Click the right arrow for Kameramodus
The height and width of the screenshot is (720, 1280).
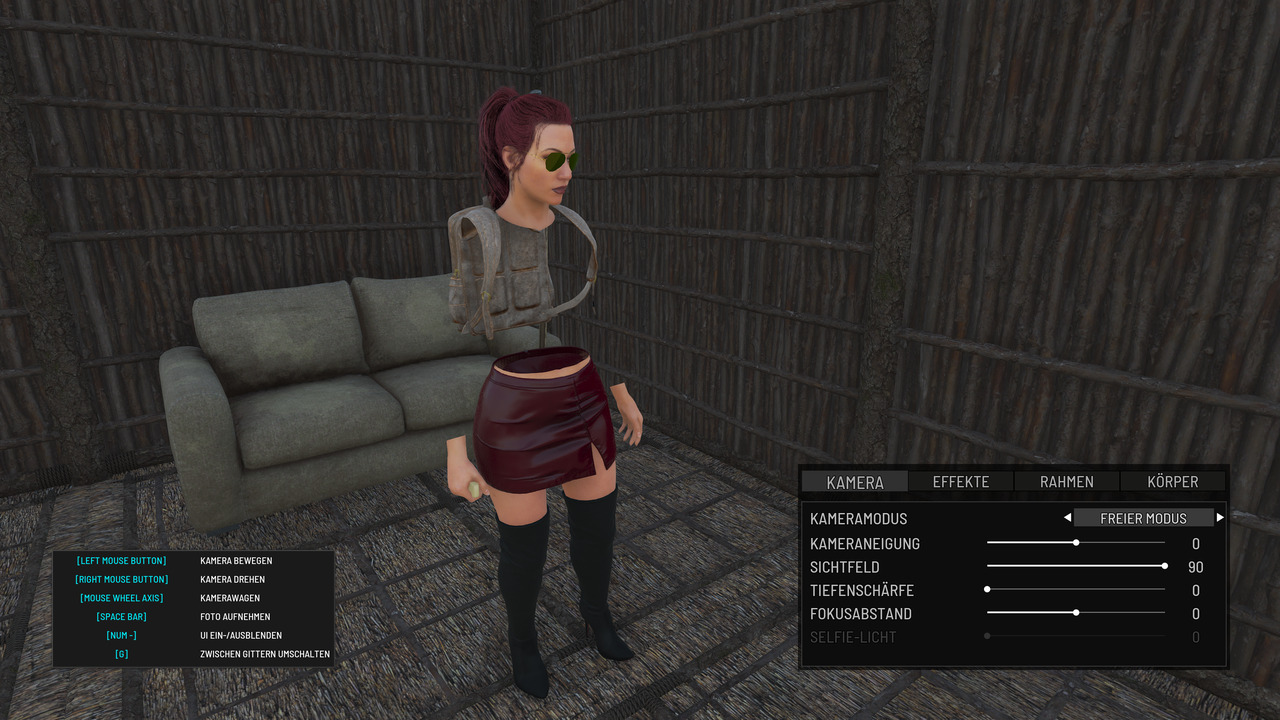coord(1220,518)
